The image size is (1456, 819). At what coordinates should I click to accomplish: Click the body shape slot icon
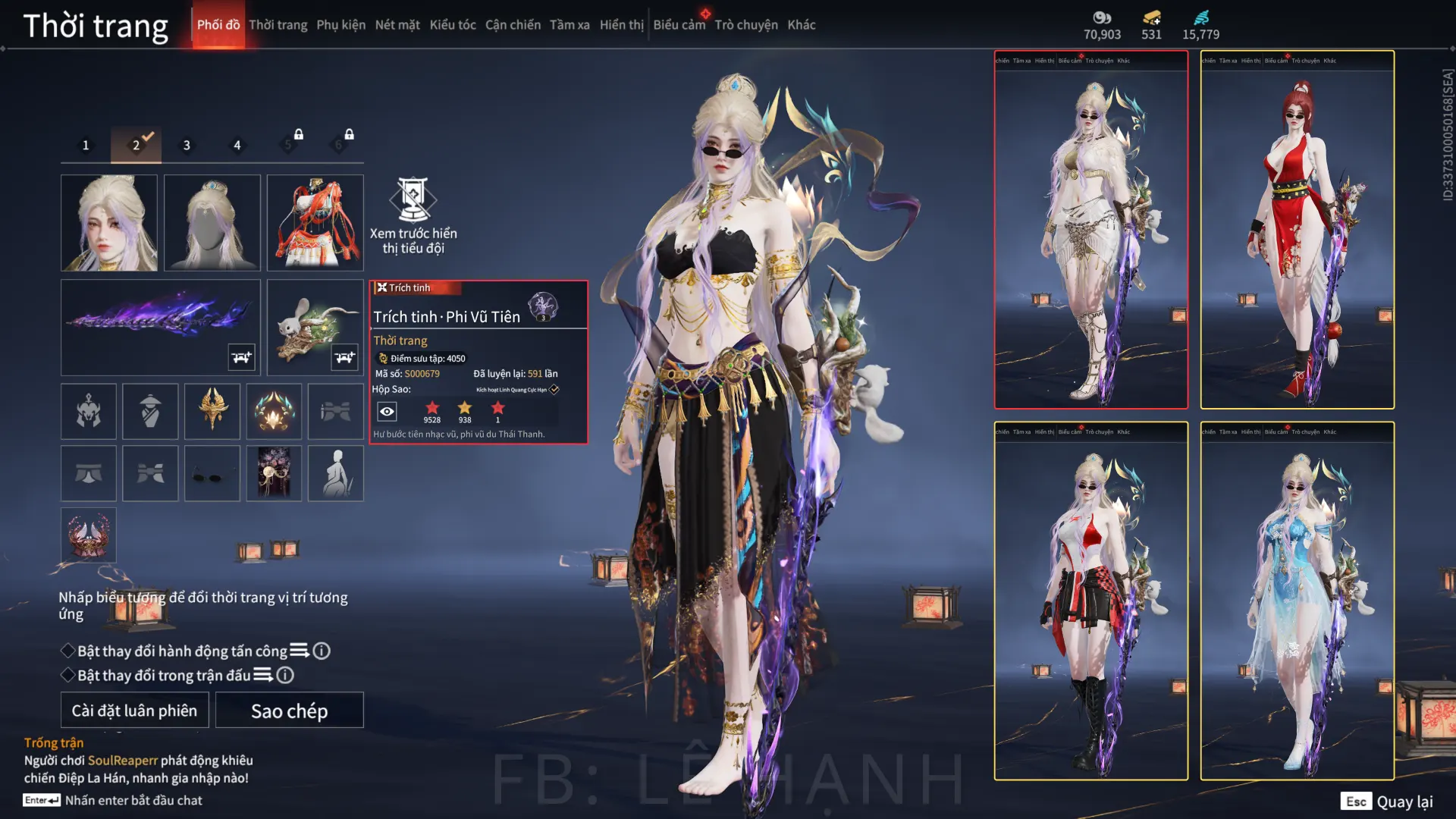coord(335,472)
